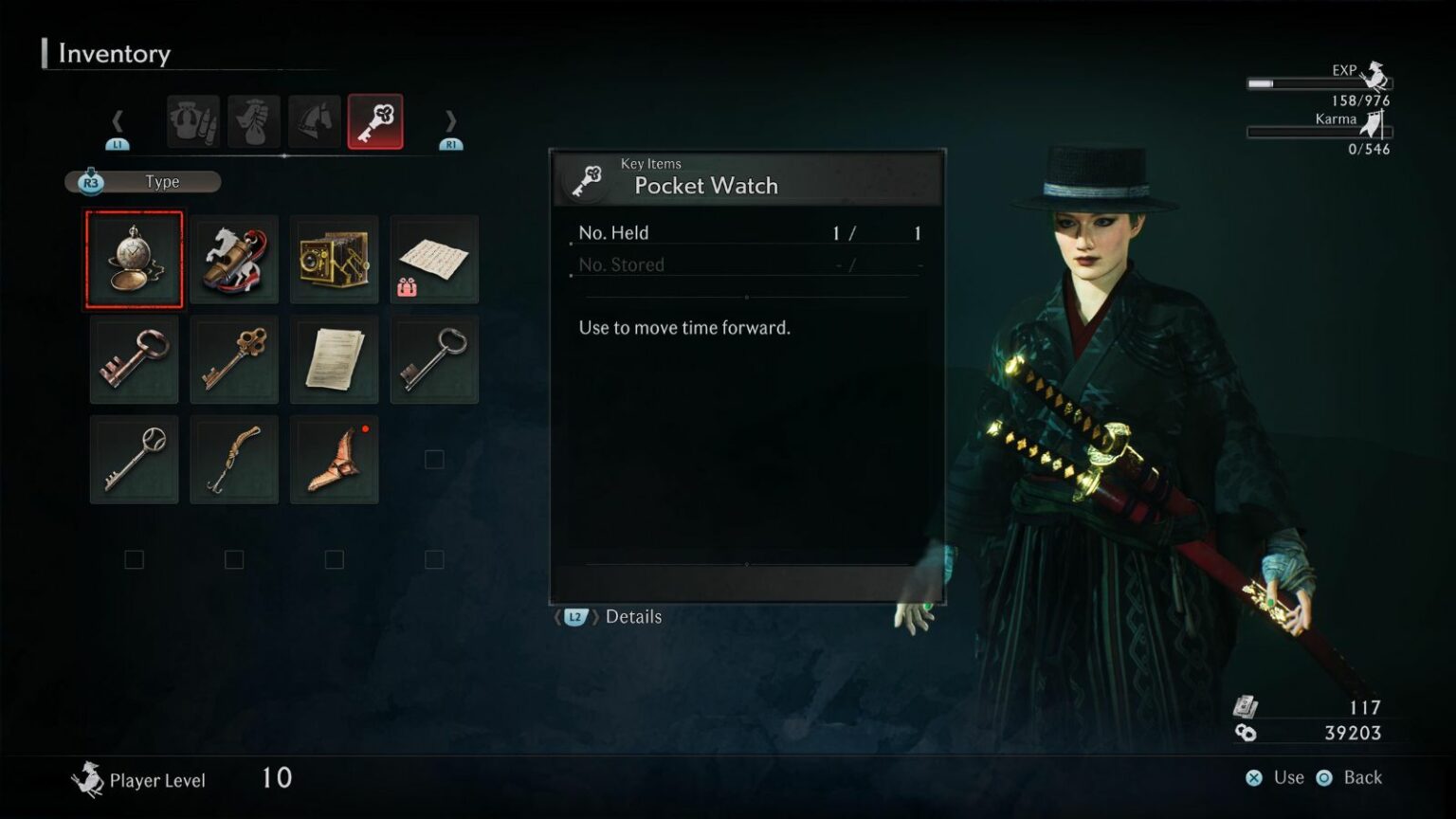Select the Pocket Watch item
Viewport: 1456px width, 819px height.
click(134, 258)
